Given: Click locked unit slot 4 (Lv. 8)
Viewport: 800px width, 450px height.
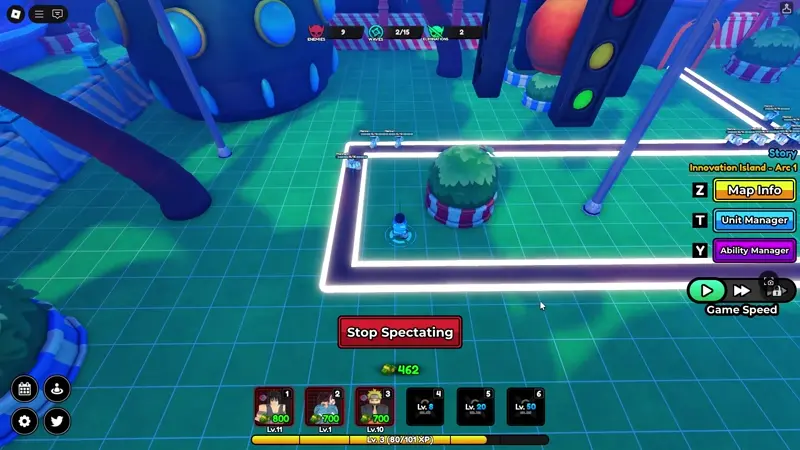Looking at the screenshot, I should [424, 407].
